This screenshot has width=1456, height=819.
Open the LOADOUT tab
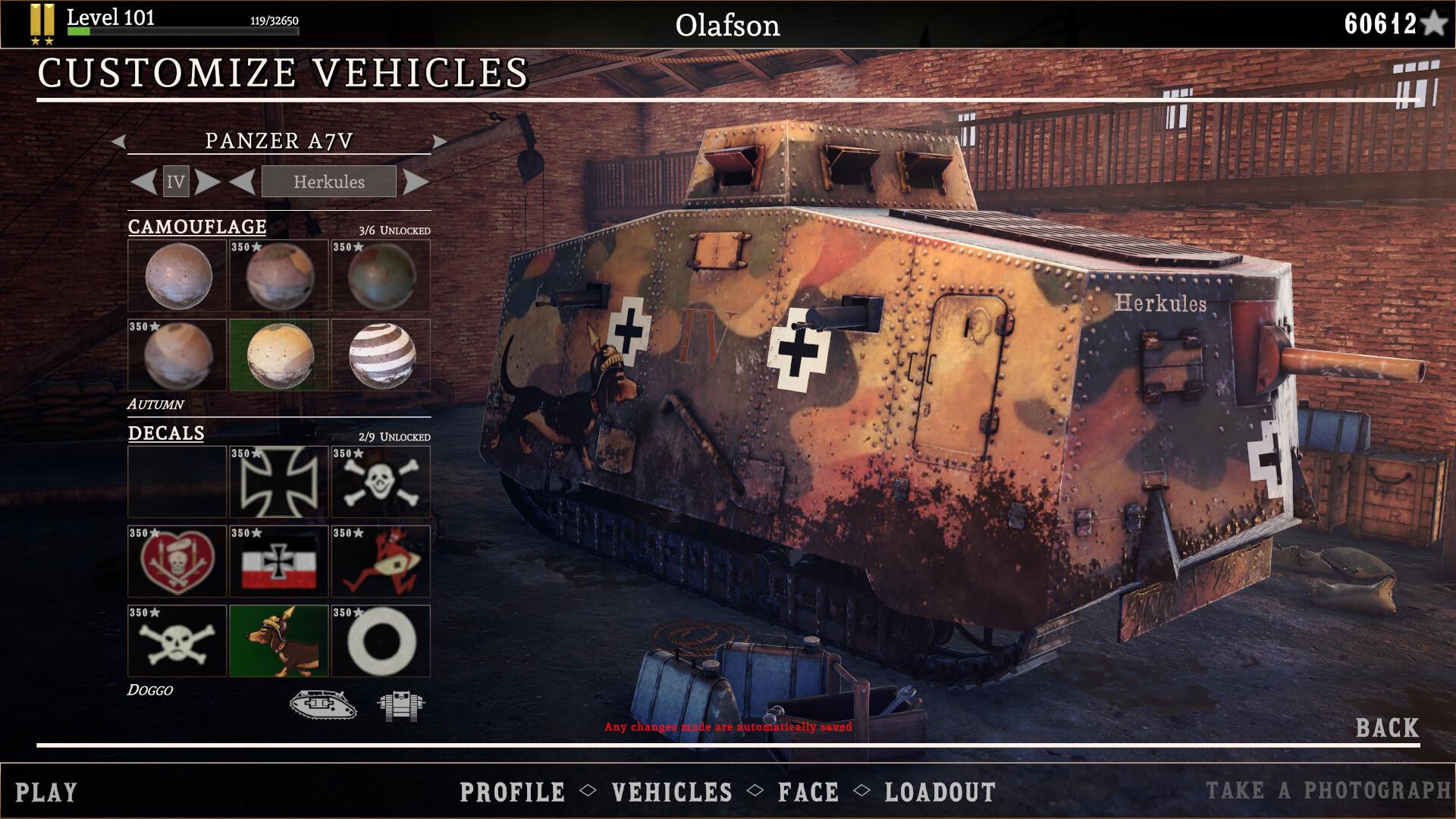point(940,792)
